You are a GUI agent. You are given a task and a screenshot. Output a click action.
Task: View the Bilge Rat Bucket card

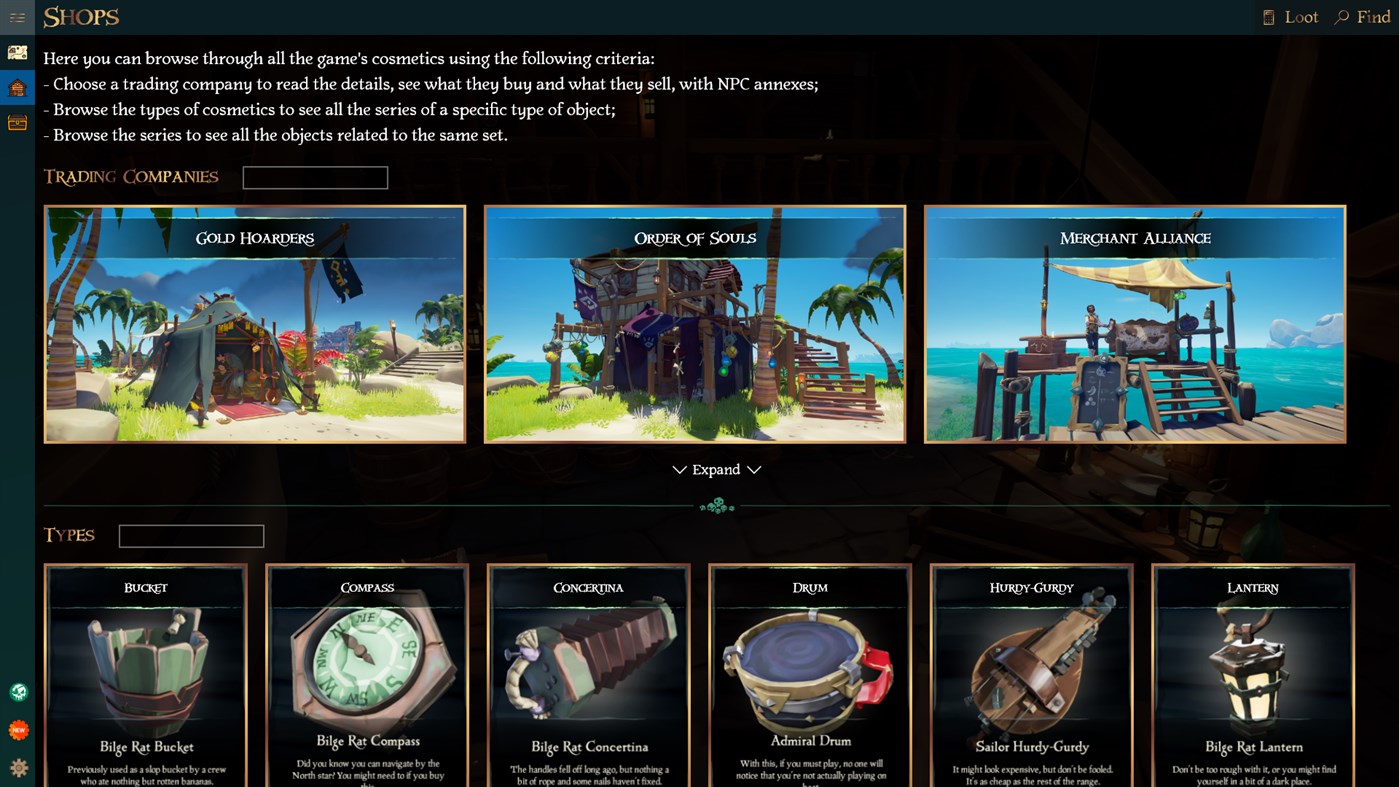coord(145,675)
